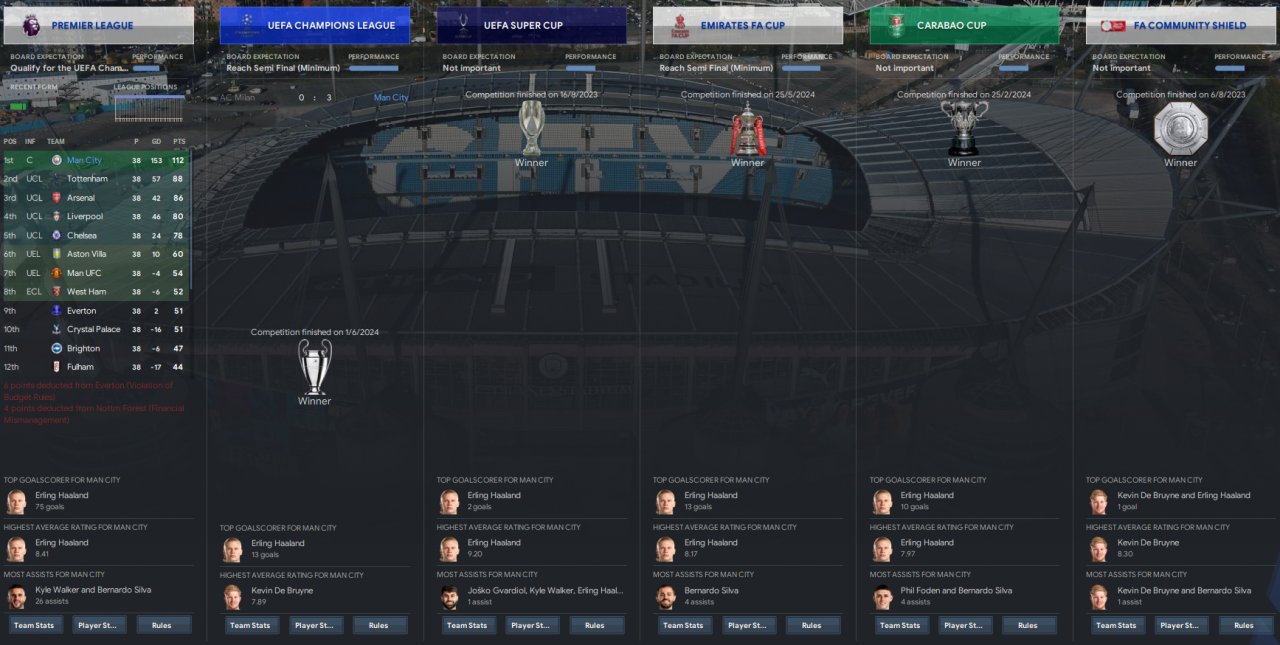Select Aston Villa in the league table
This screenshot has width=1280, height=645.
[x=87, y=254]
